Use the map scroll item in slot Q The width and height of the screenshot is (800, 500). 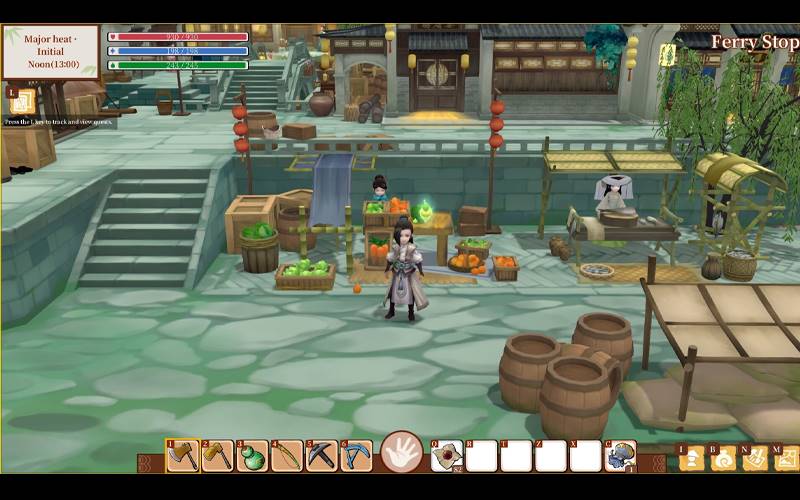coord(447,456)
